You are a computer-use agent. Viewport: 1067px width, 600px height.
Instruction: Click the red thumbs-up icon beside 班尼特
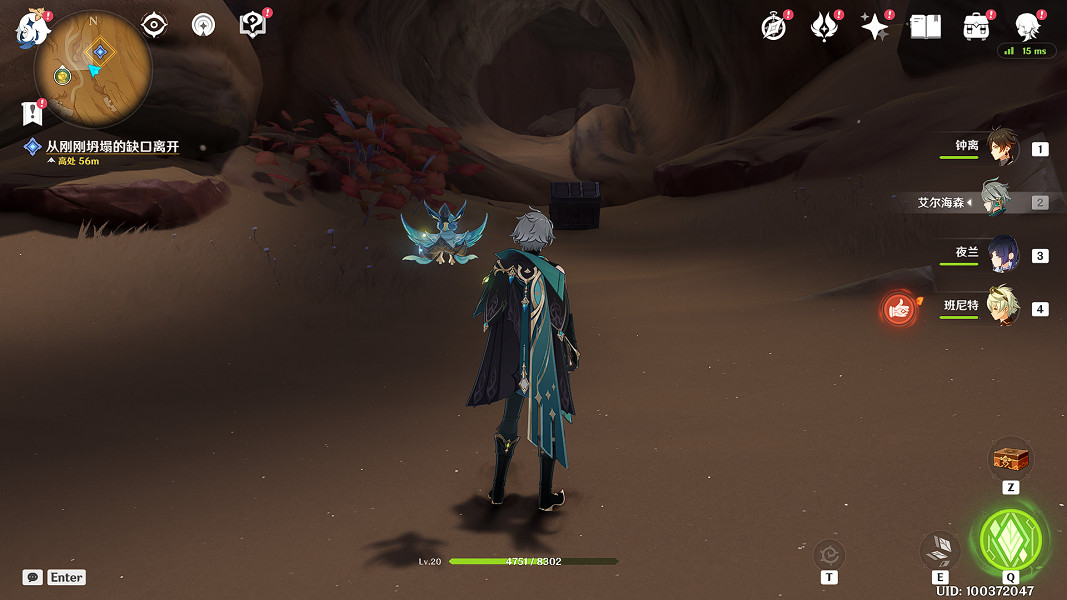click(x=899, y=309)
